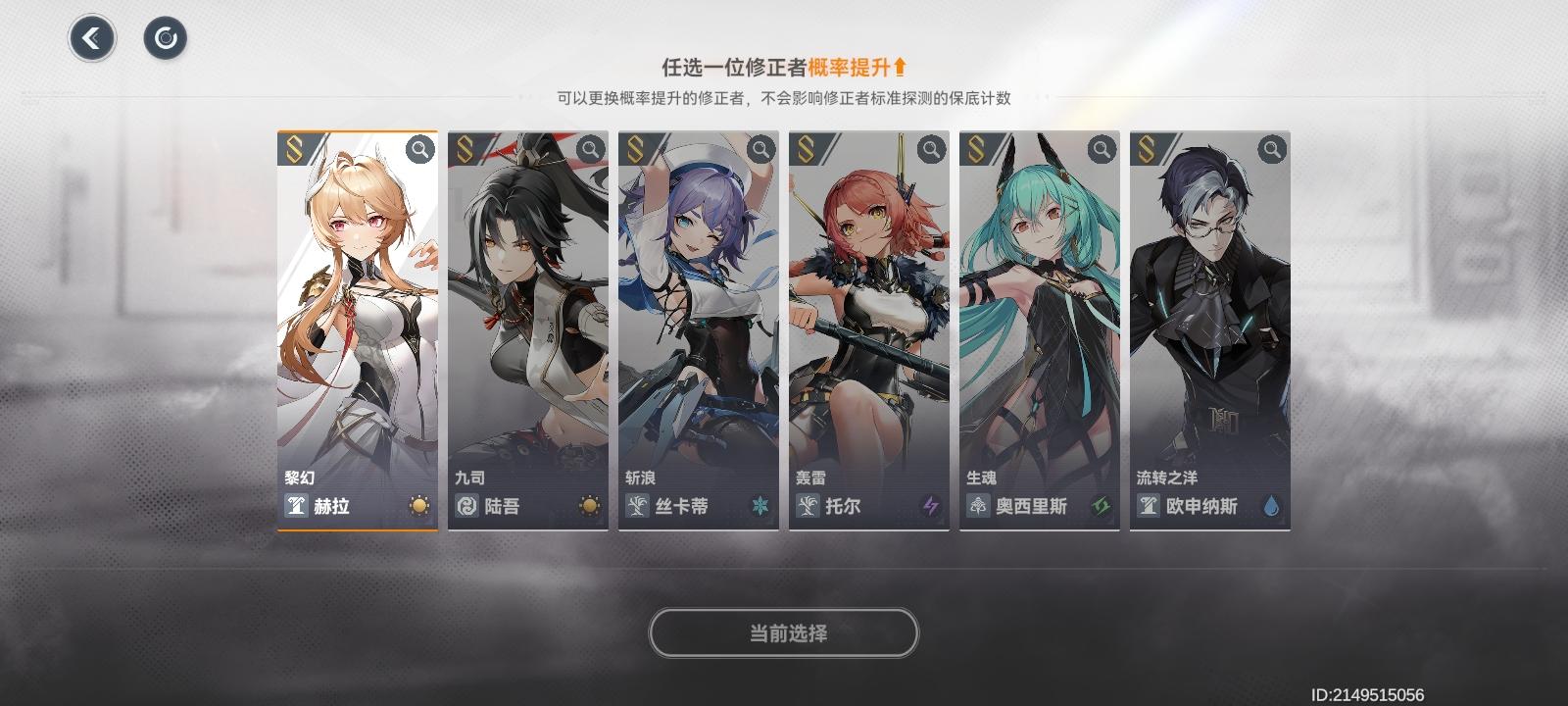This screenshot has width=1568, height=706.
Task: Click the faction emblem next to 陆吾
Action: [468, 507]
